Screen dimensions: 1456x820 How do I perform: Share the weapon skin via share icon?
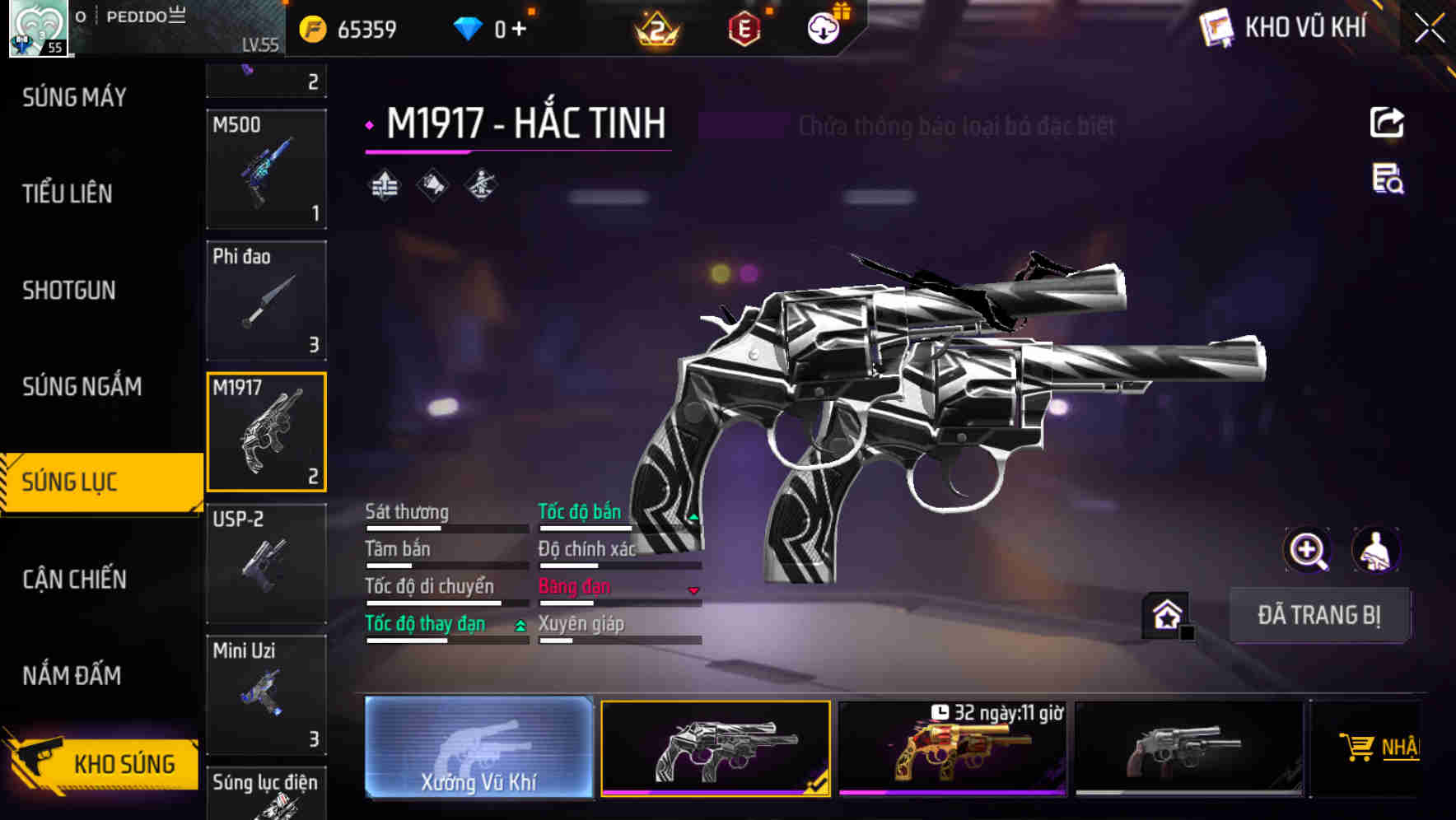pyautogui.click(x=1387, y=123)
